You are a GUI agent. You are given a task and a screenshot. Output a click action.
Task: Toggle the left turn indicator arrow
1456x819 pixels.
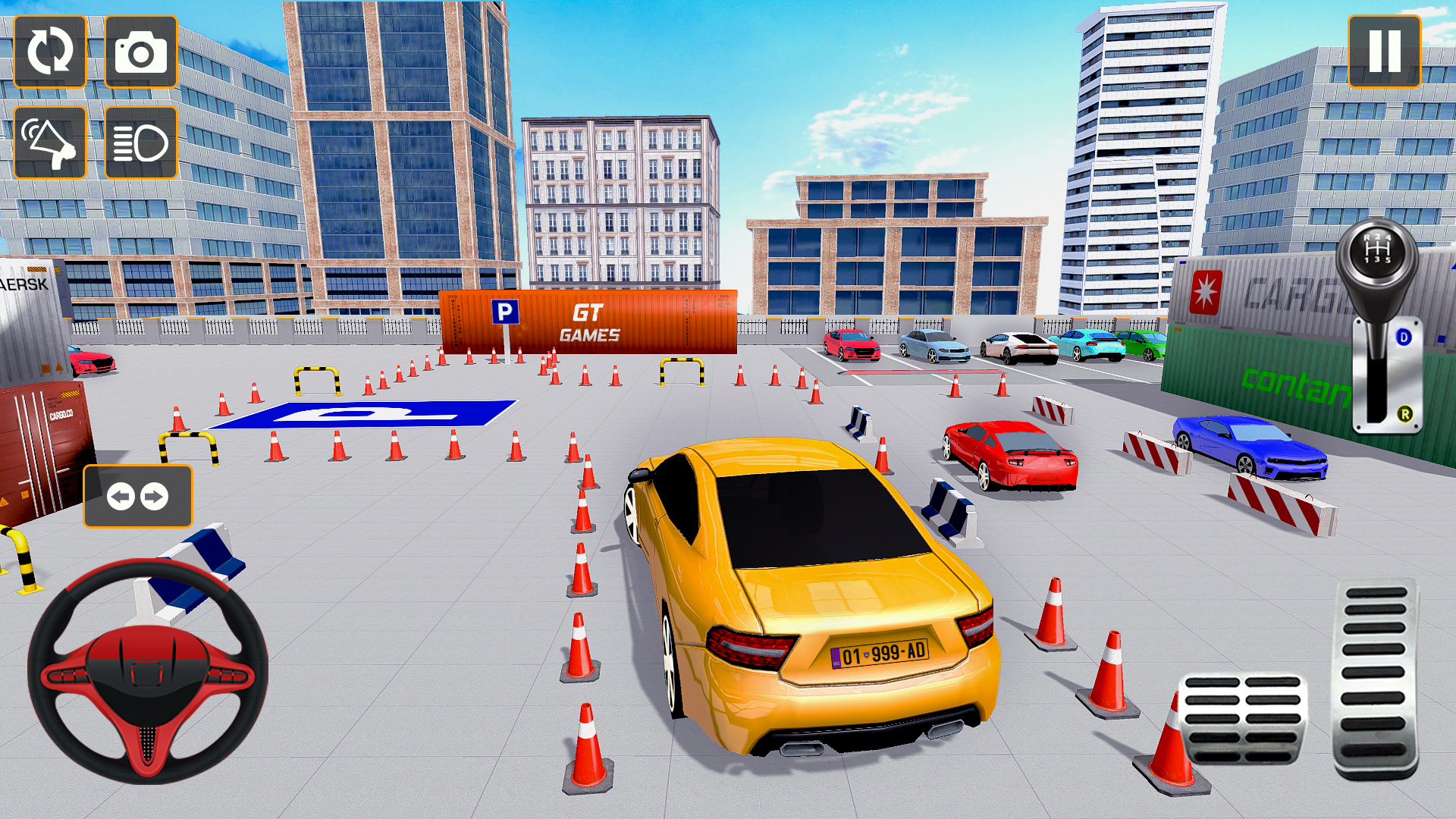coord(122,497)
